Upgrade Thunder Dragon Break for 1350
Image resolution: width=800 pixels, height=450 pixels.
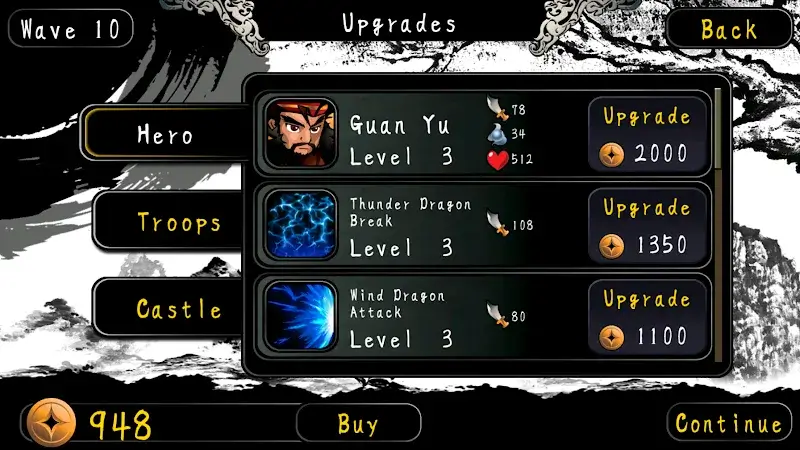(647, 227)
